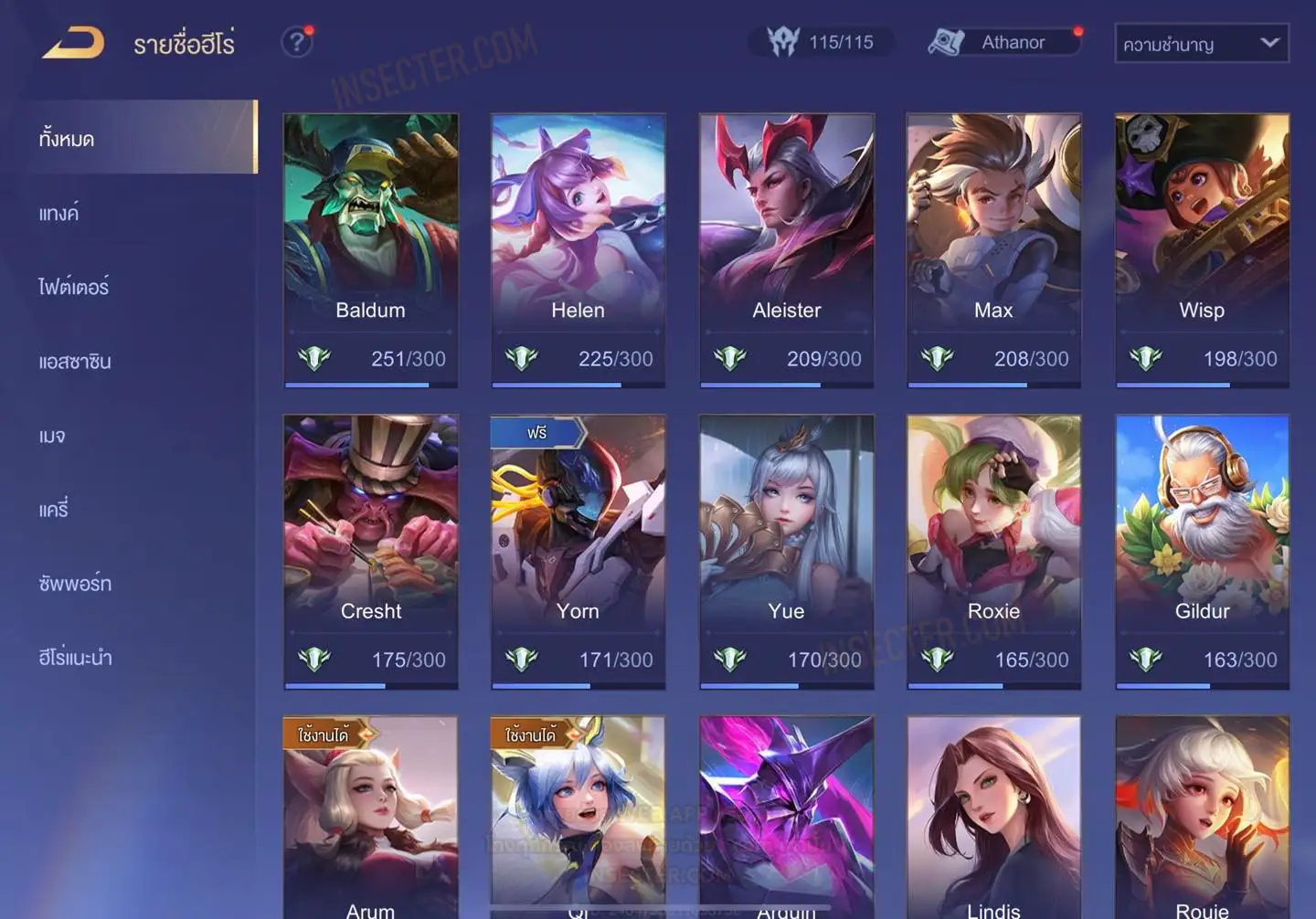Image resolution: width=1316 pixels, height=919 pixels.
Task: Open the ซัพพอร์ท category tab
Action: tap(75, 584)
